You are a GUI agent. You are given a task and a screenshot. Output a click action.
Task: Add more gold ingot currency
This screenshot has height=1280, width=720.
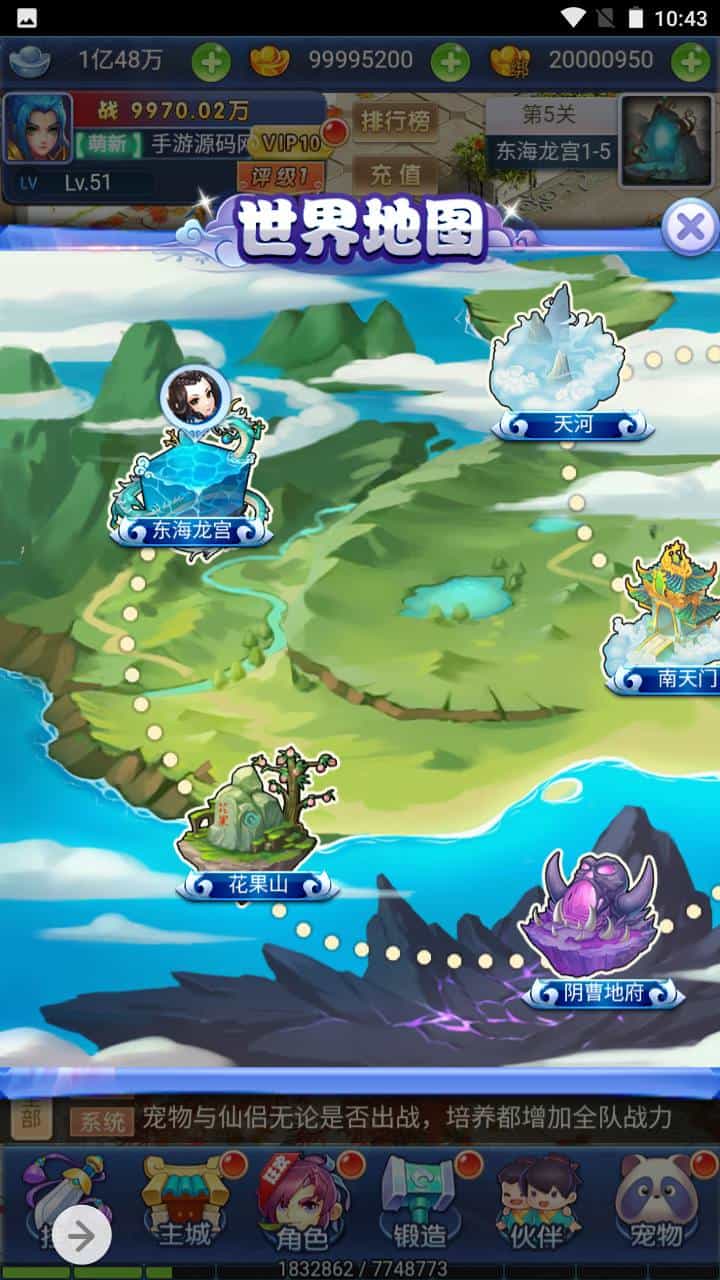[x=450, y=62]
